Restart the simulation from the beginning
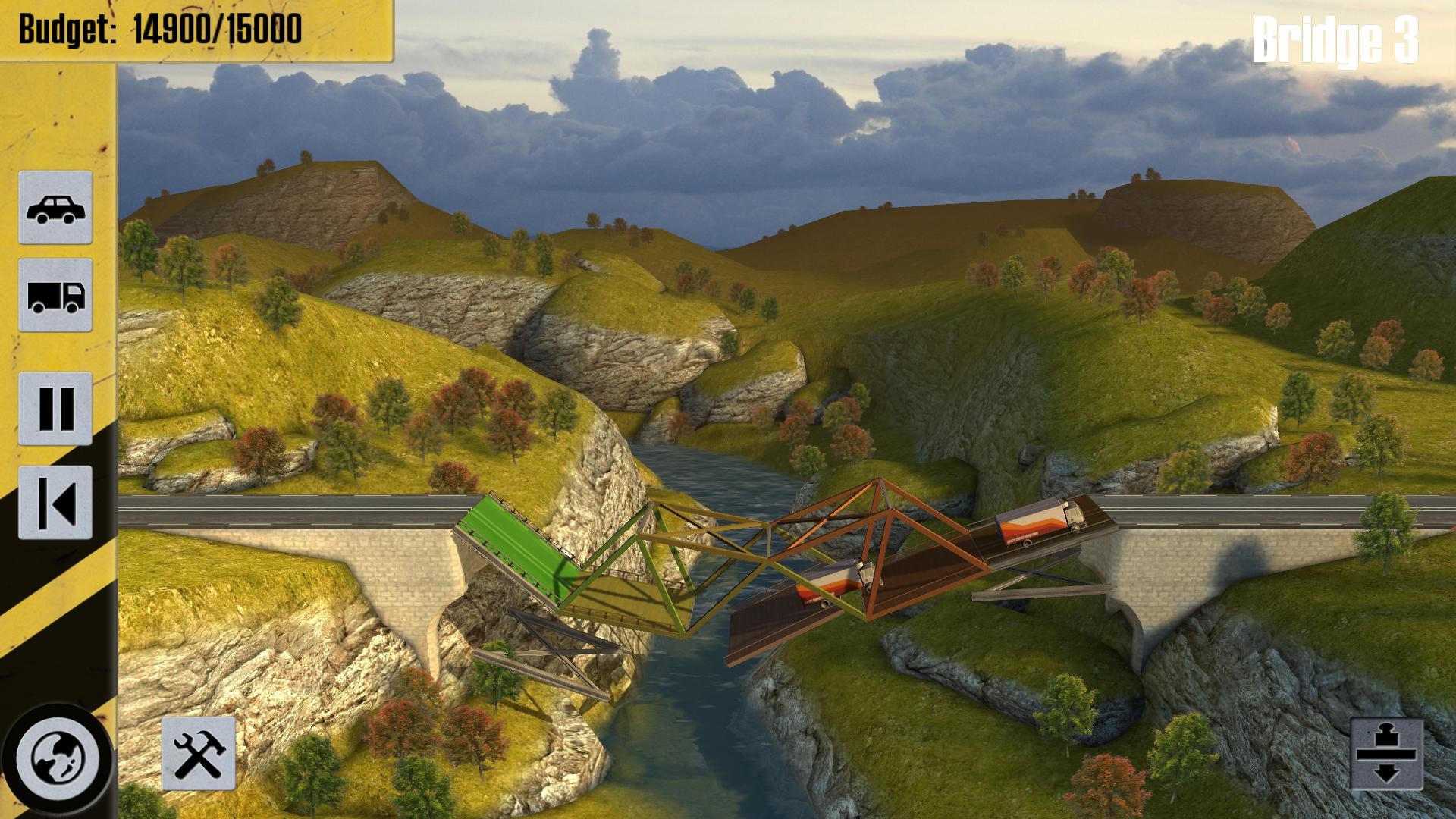The image size is (1456, 819). [55, 502]
